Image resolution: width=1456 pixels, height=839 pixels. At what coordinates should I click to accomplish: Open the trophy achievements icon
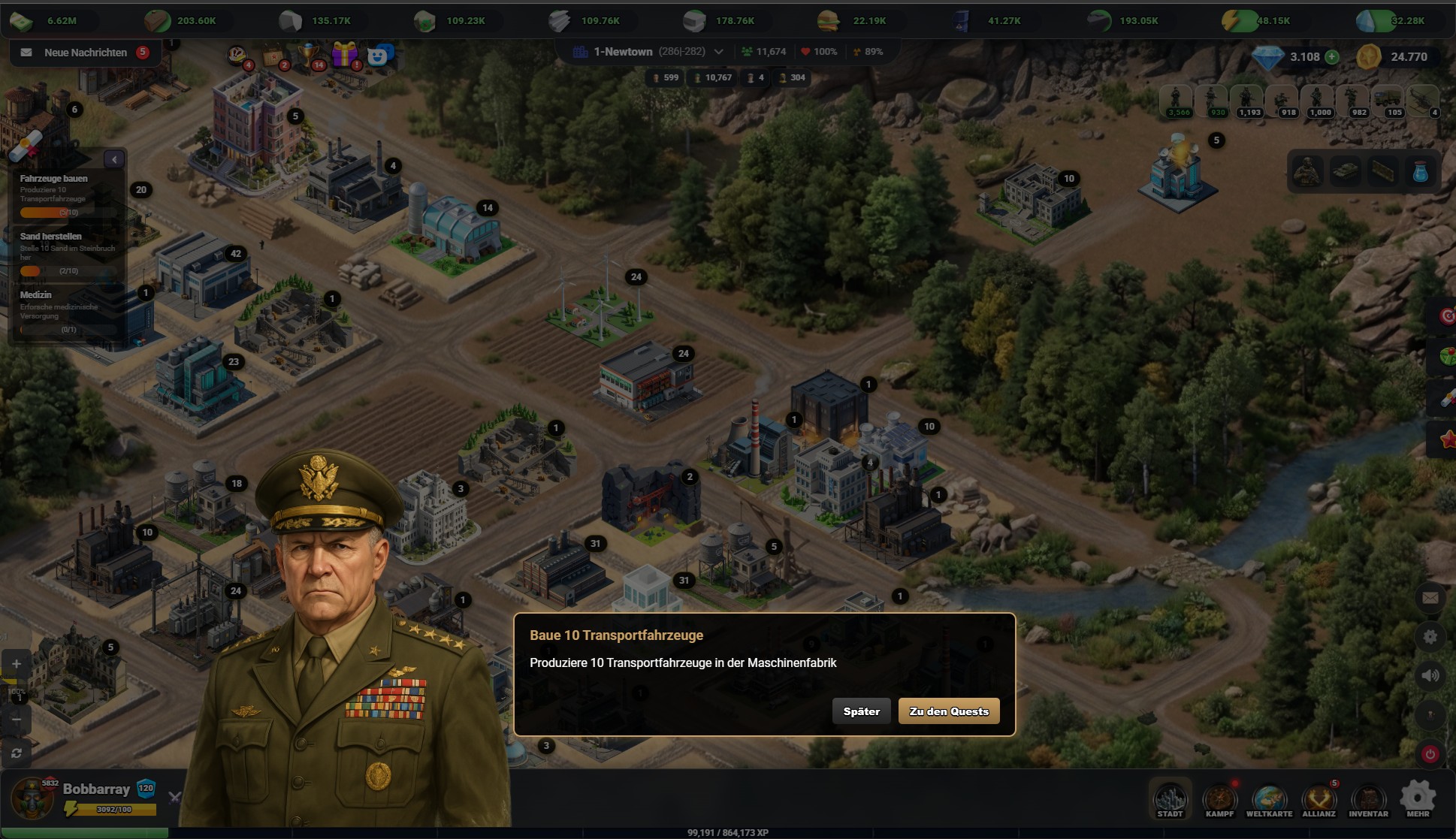click(x=309, y=54)
